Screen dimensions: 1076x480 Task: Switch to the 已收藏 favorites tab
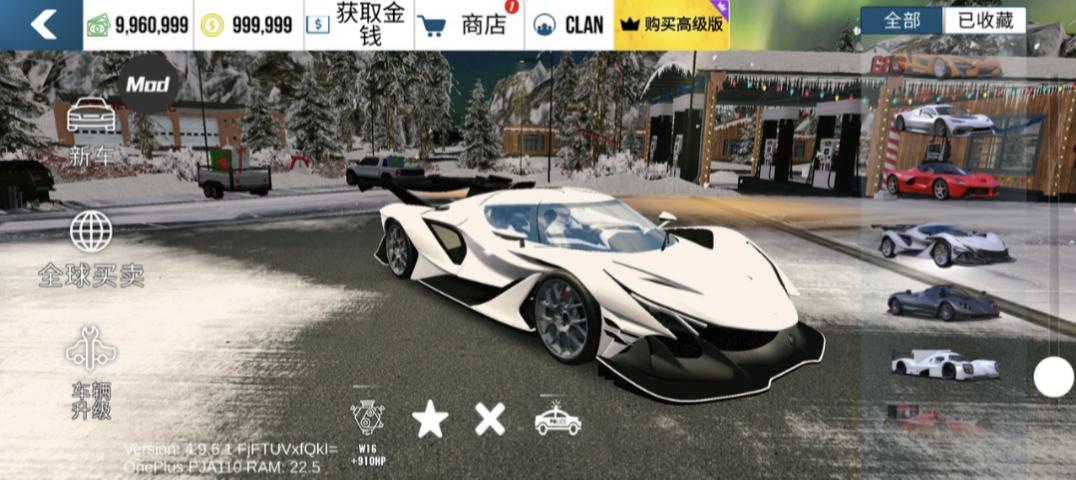click(x=985, y=20)
